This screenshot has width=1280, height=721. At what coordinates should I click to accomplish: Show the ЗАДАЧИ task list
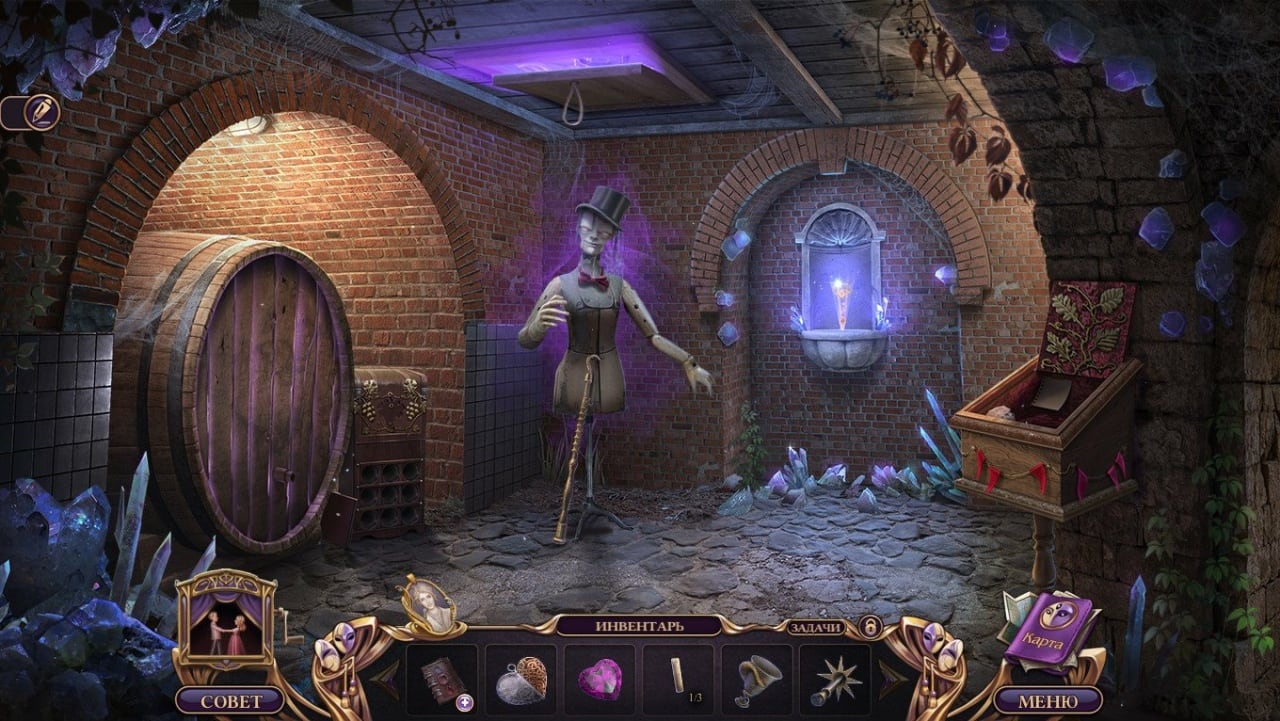(x=816, y=627)
